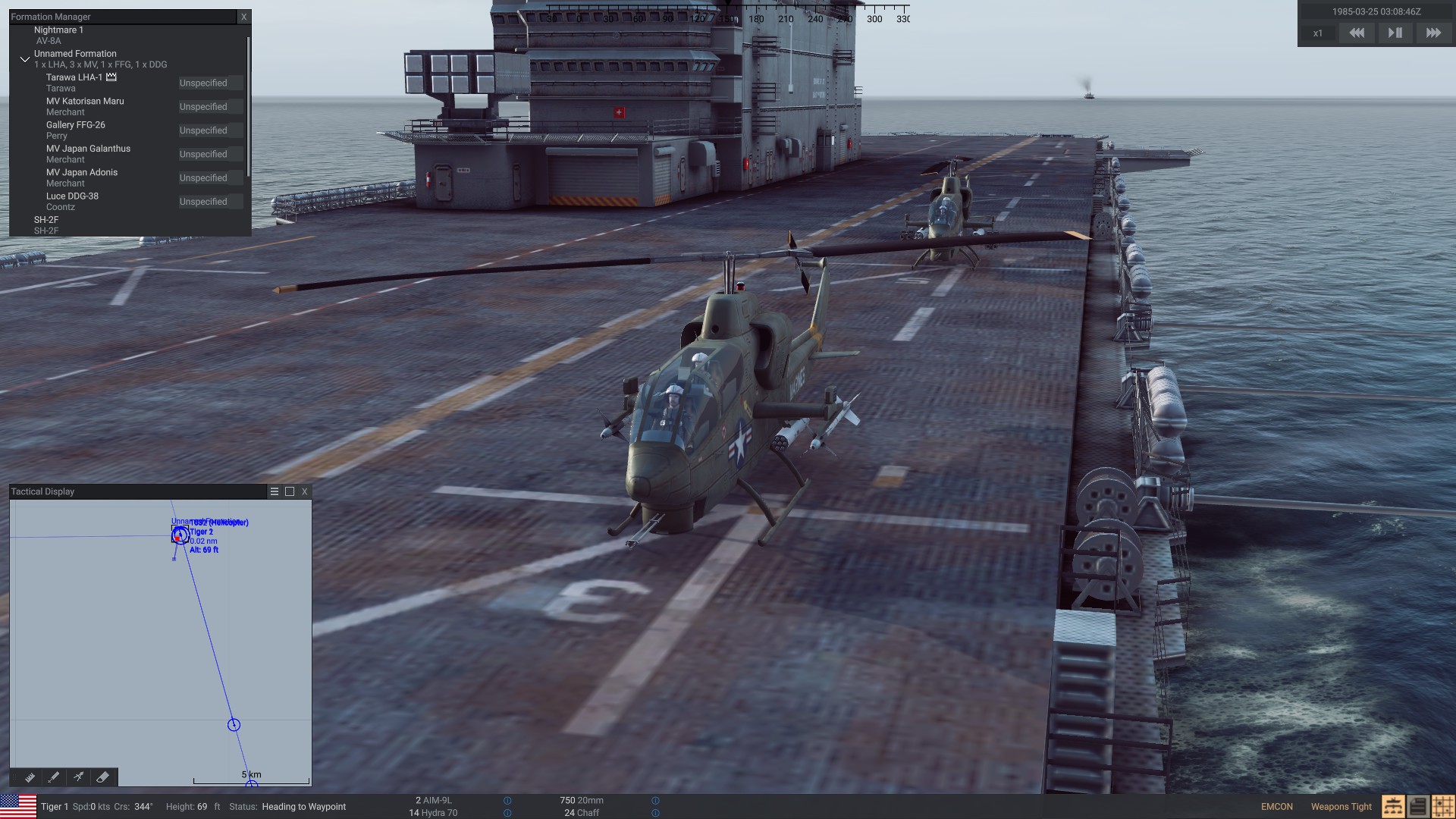Pick the eraser tool on the map toolbar
This screenshot has height=819, width=1456.
point(103,777)
